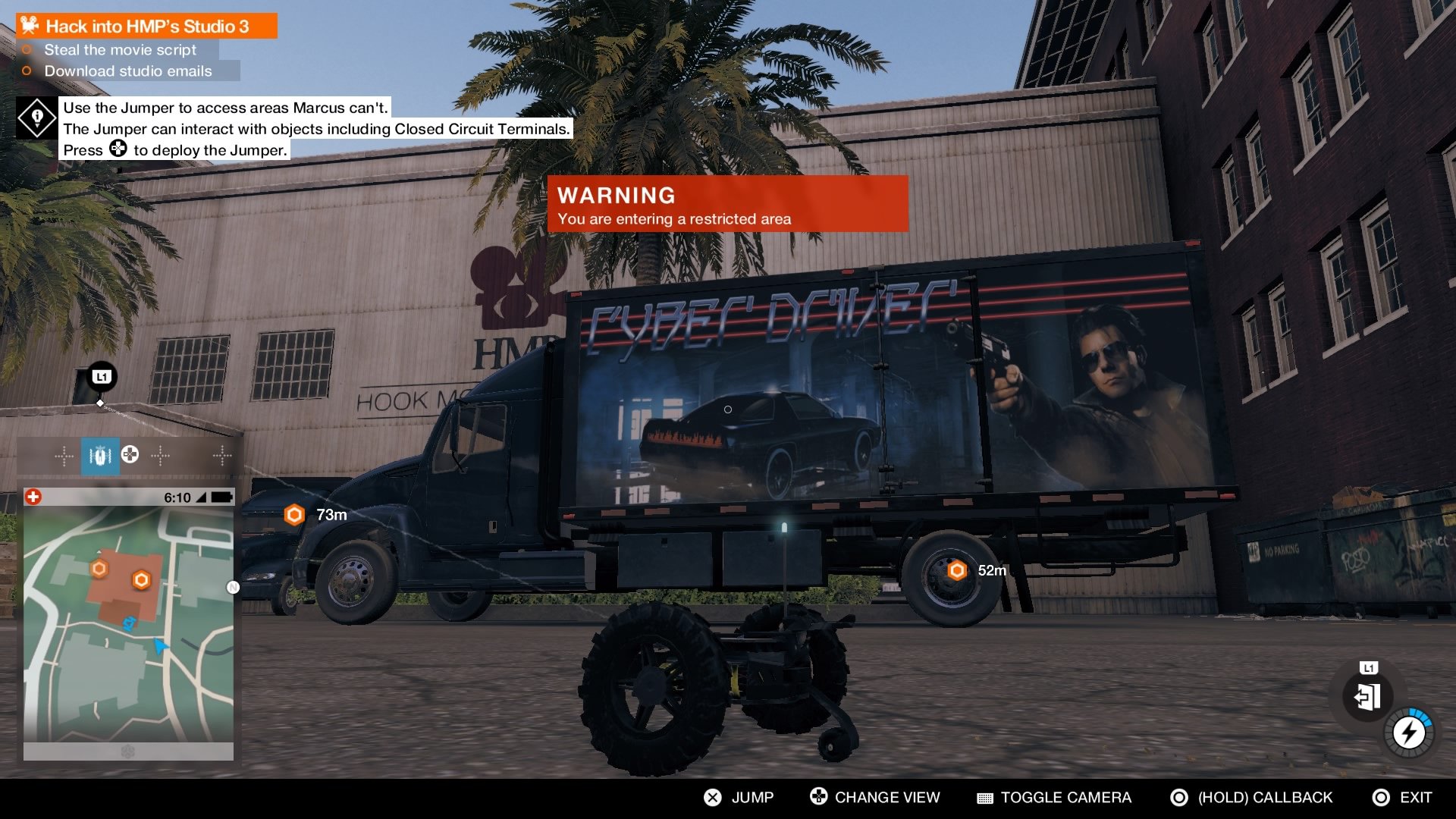Click the touchpad icon beside TOGGLE CAMERA
The height and width of the screenshot is (819, 1456).
(985, 797)
